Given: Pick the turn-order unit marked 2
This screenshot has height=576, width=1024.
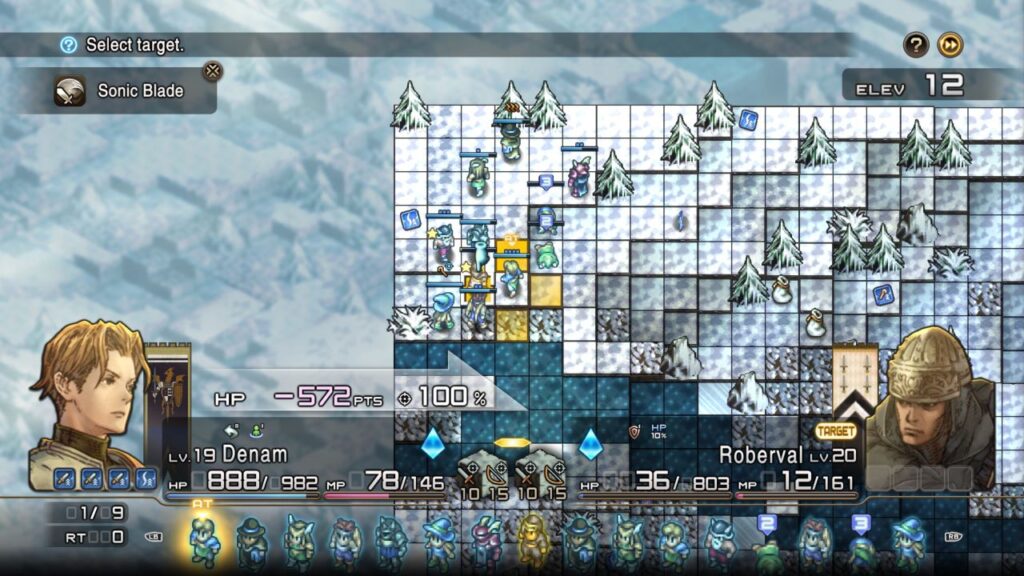Looking at the screenshot, I should [768, 543].
